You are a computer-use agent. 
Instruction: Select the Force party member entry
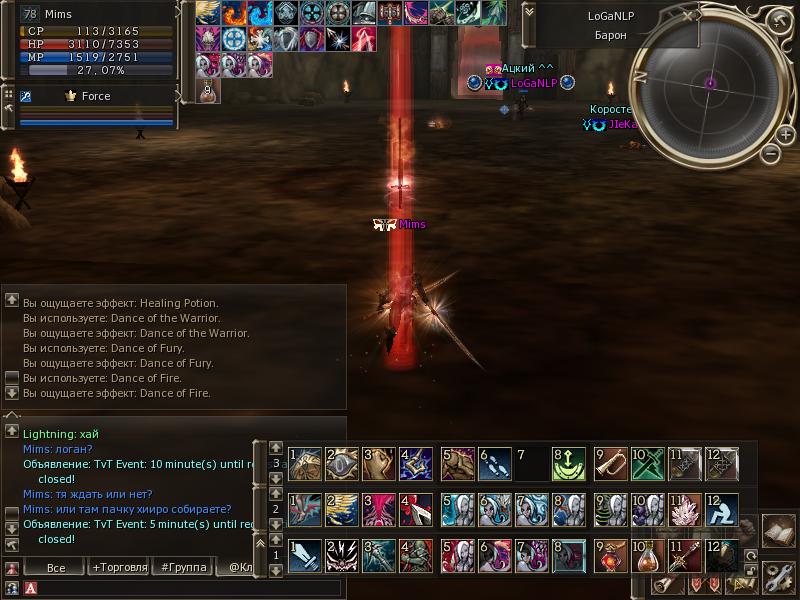point(95,96)
